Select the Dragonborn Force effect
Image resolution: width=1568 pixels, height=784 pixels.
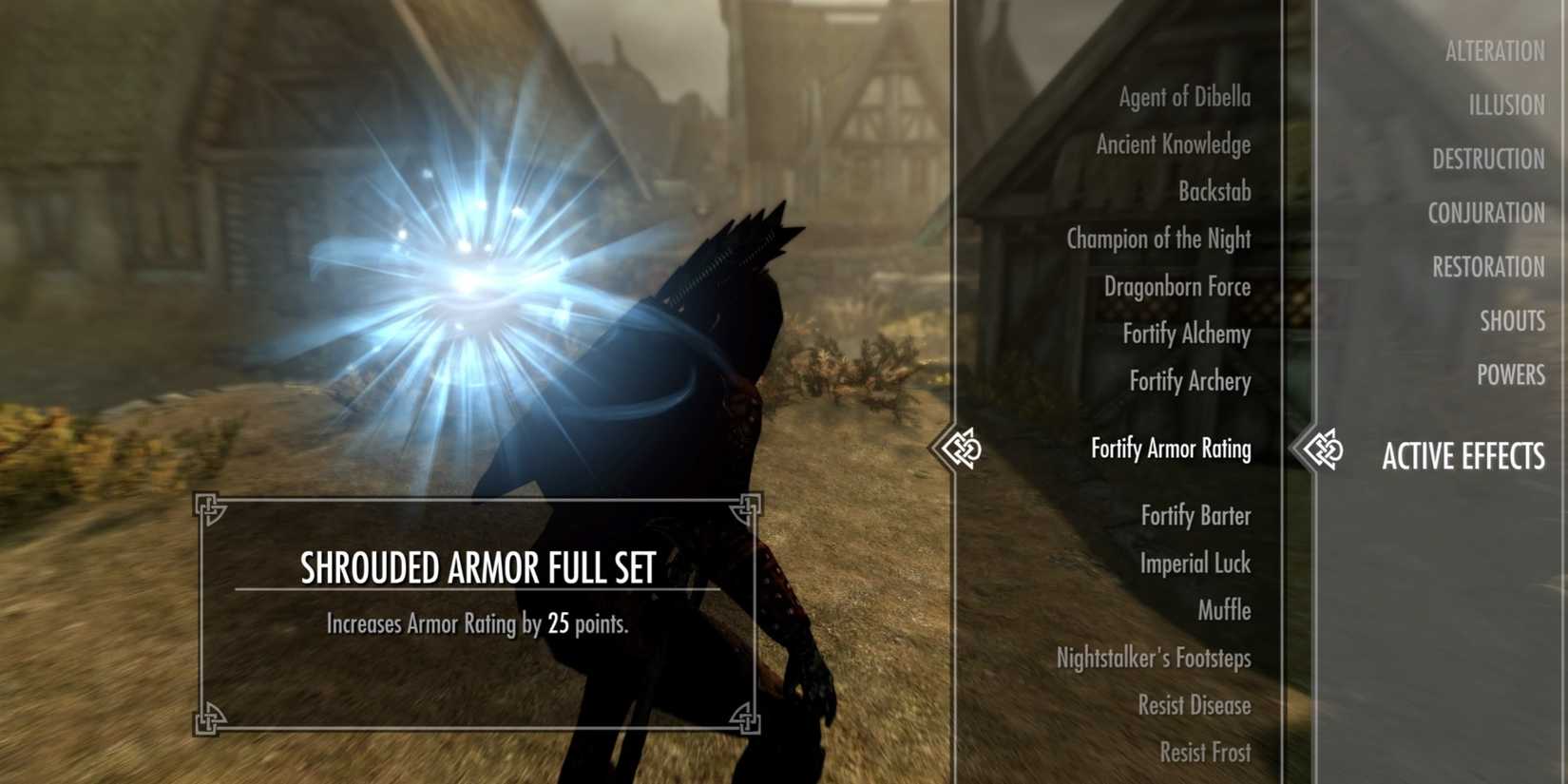click(x=1177, y=287)
